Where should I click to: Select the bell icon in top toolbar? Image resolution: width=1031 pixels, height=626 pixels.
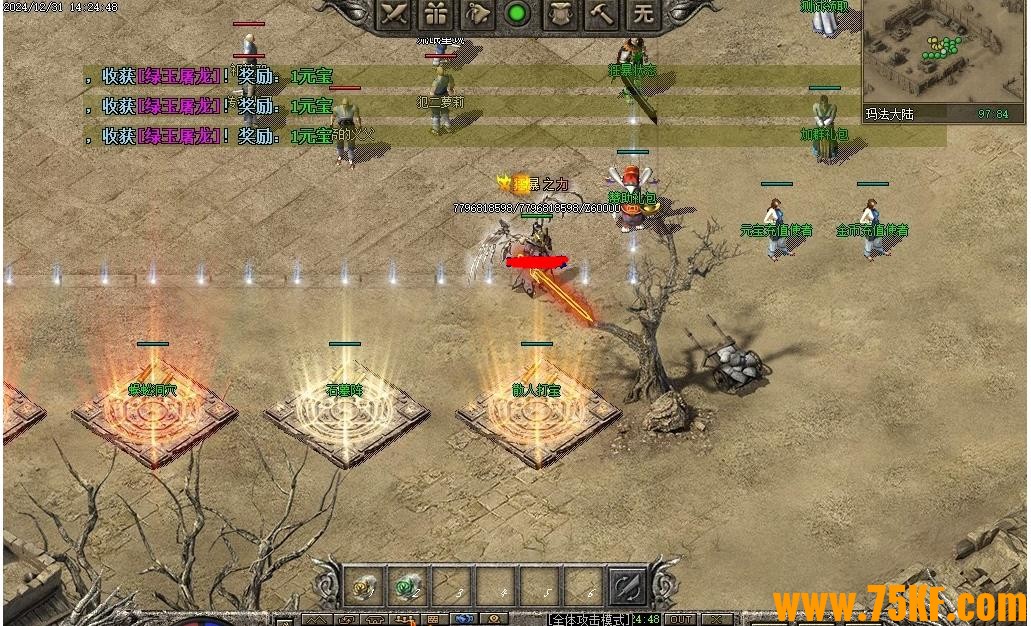(x=477, y=14)
